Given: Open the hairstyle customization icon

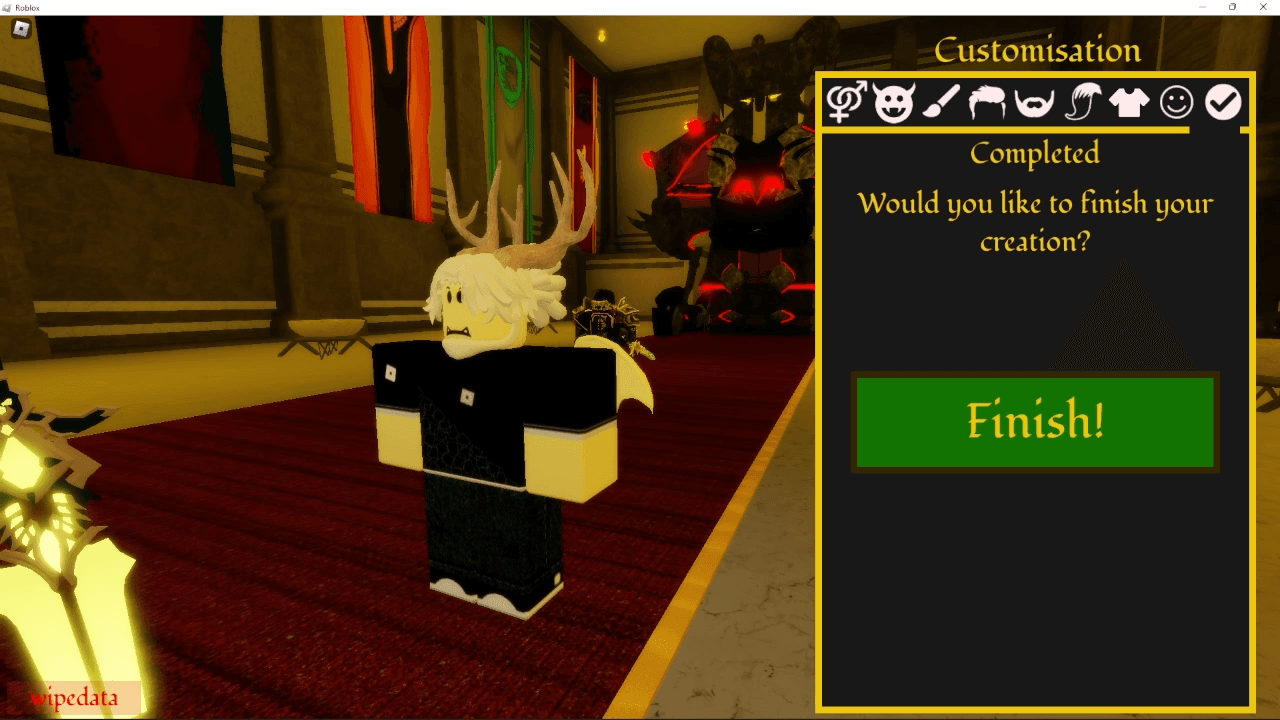Looking at the screenshot, I should tap(987, 103).
